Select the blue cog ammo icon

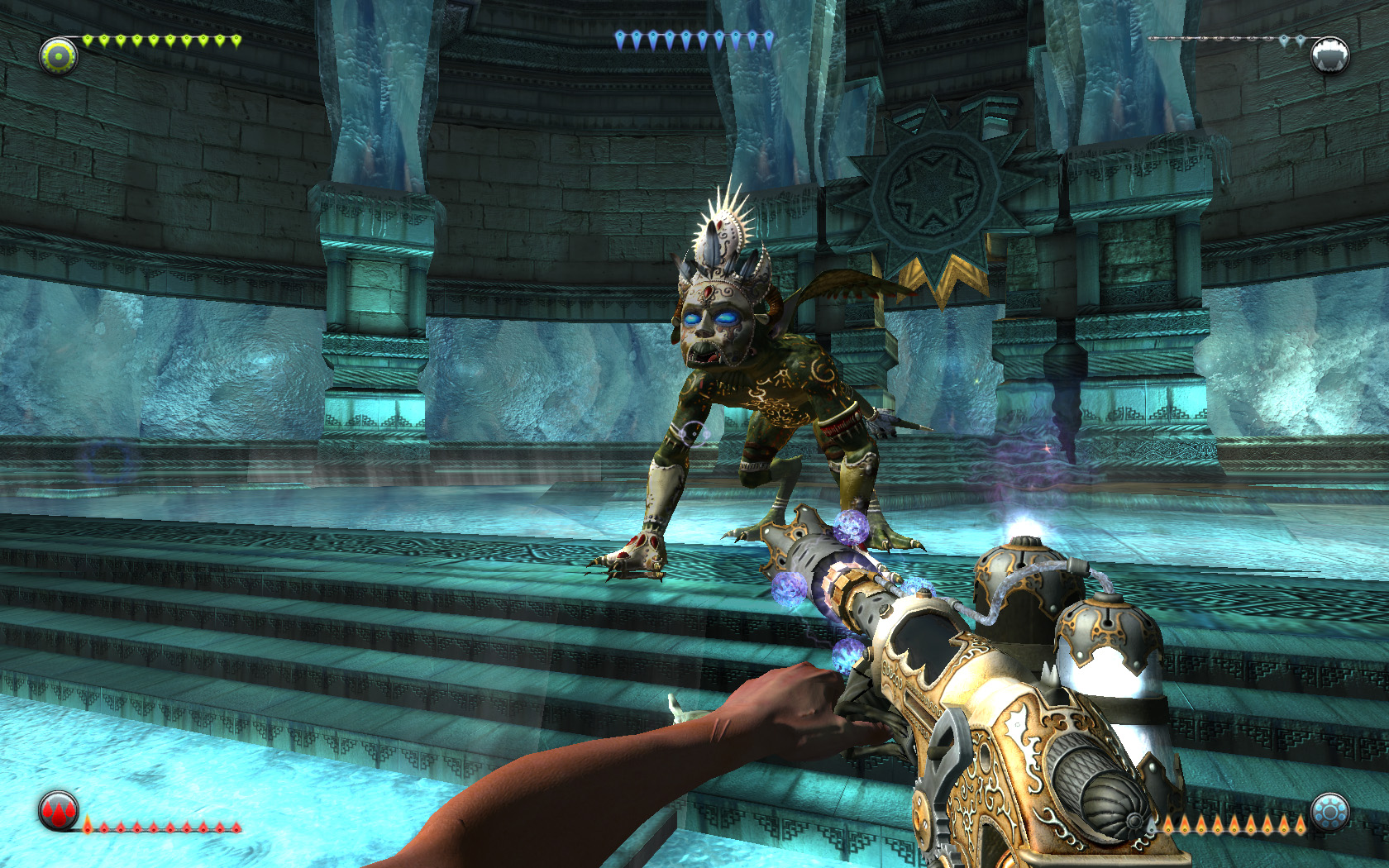(1329, 813)
